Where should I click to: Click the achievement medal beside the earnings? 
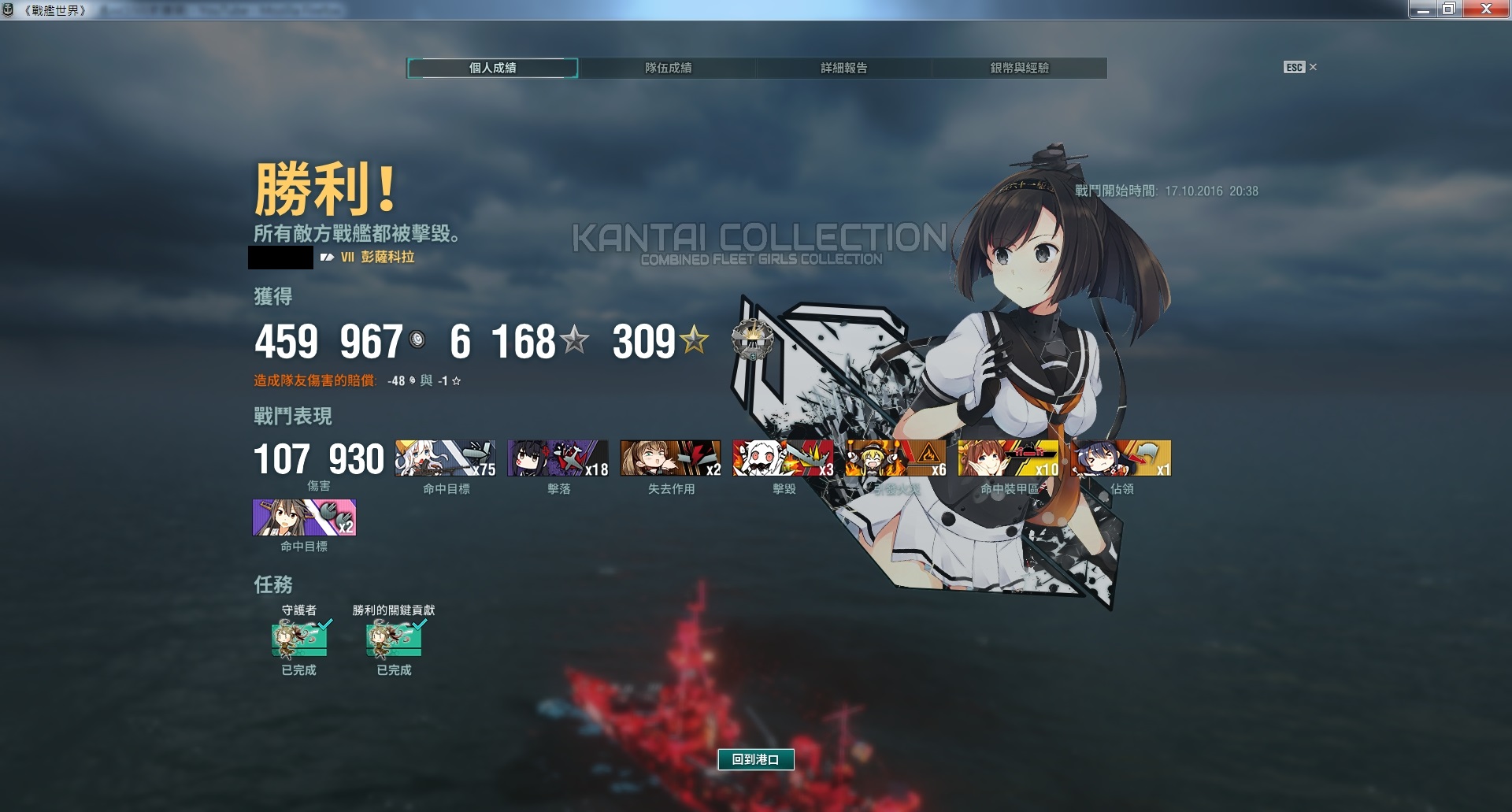click(752, 340)
